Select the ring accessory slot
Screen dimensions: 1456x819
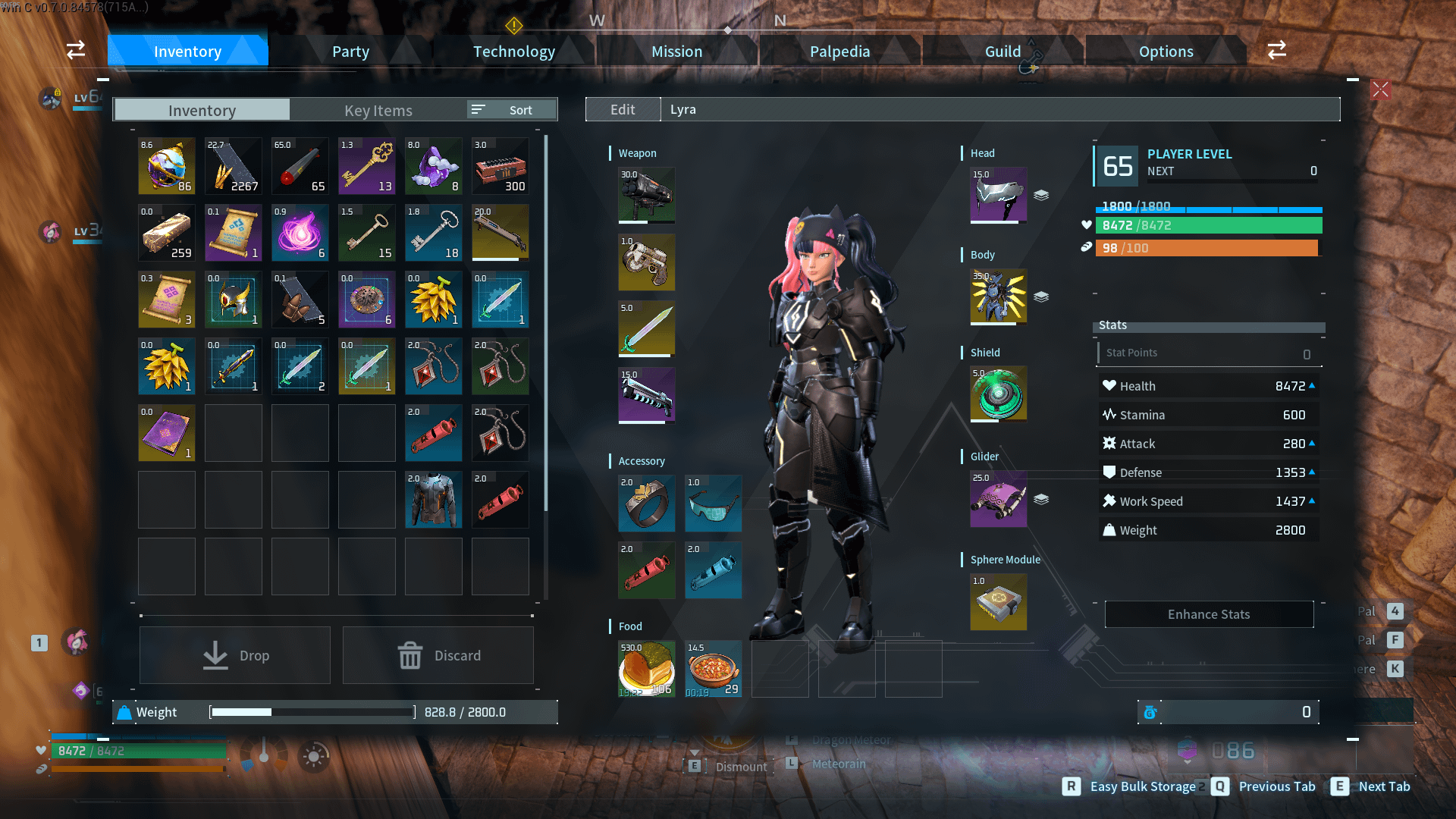(x=646, y=503)
